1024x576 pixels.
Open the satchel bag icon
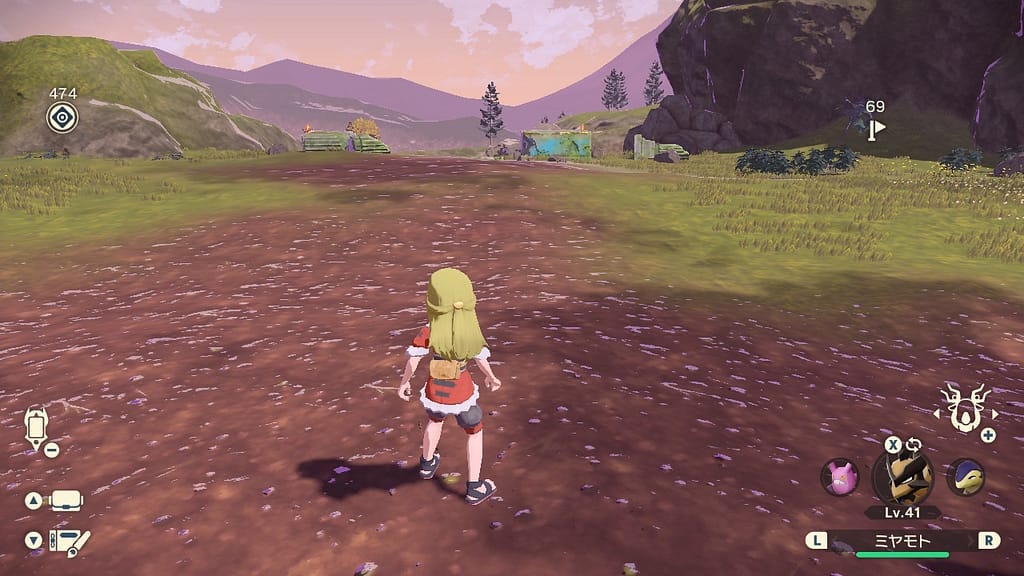pyautogui.click(x=66, y=500)
